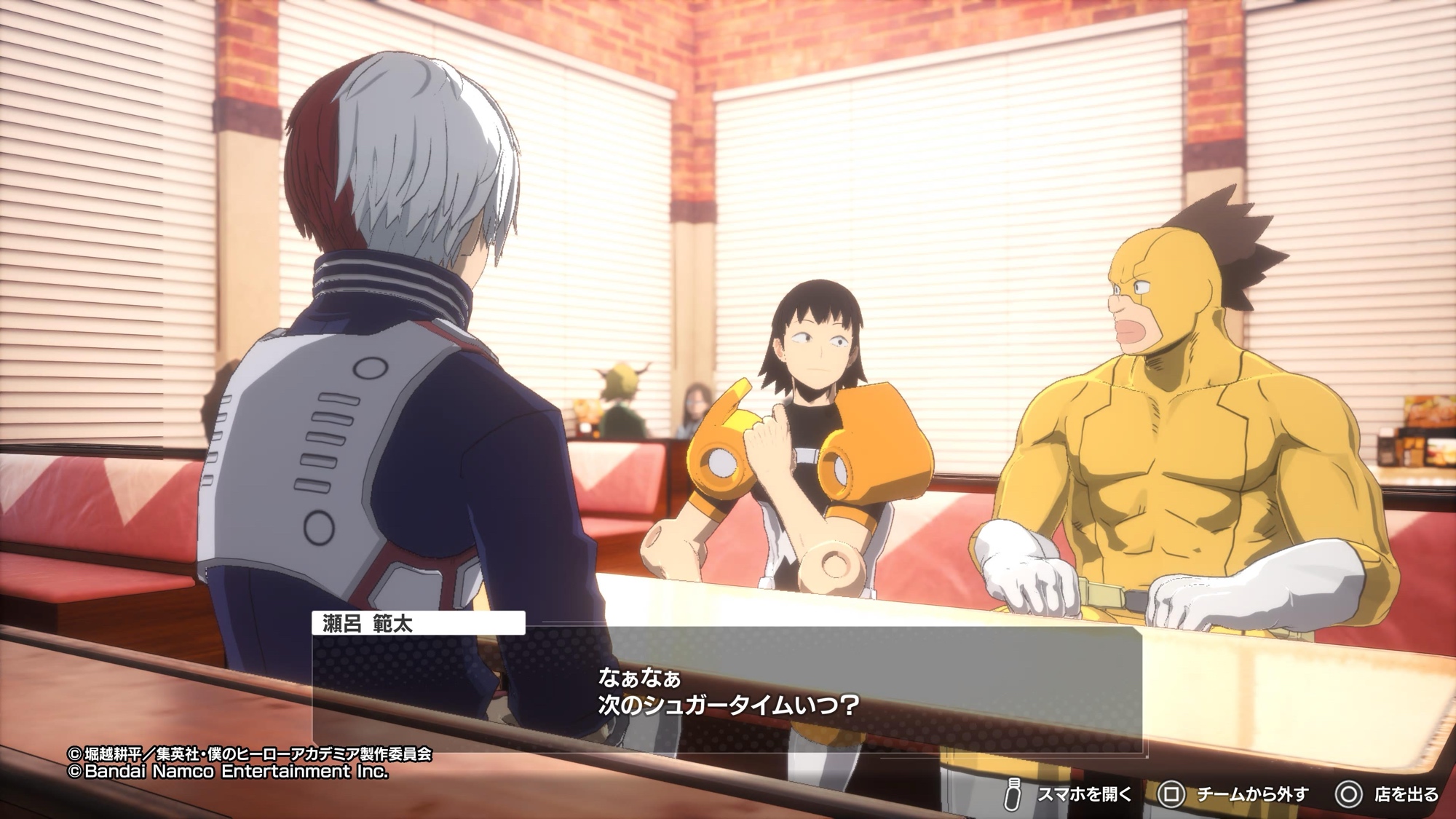
Task: Advance the dialogue box from 瀬呂 範太
Action: coord(727,689)
